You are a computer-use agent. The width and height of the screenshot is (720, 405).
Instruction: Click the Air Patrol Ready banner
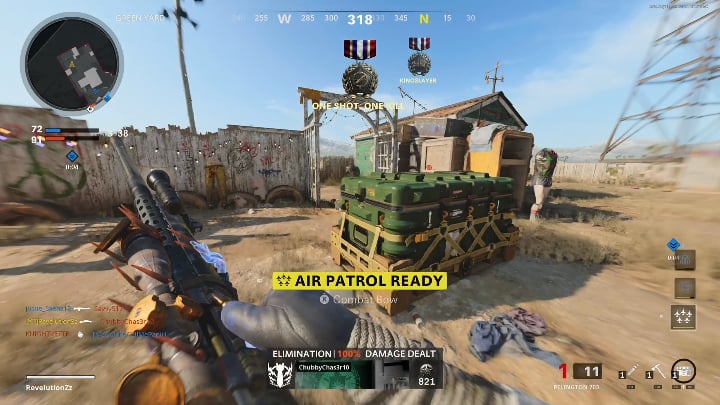pyautogui.click(x=359, y=281)
